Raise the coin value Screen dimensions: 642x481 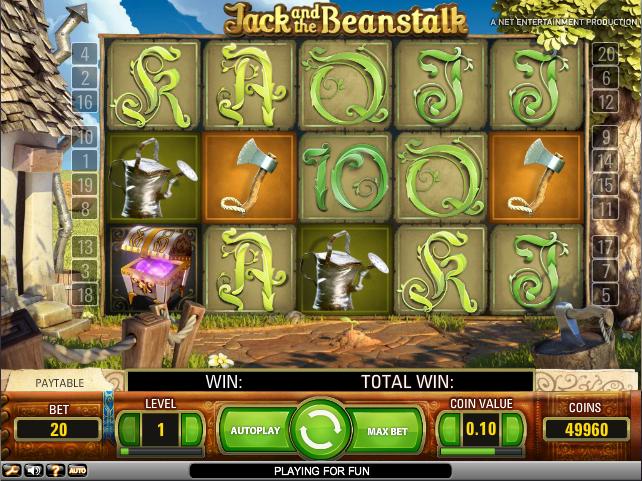pyautogui.click(x=513, y=430)
